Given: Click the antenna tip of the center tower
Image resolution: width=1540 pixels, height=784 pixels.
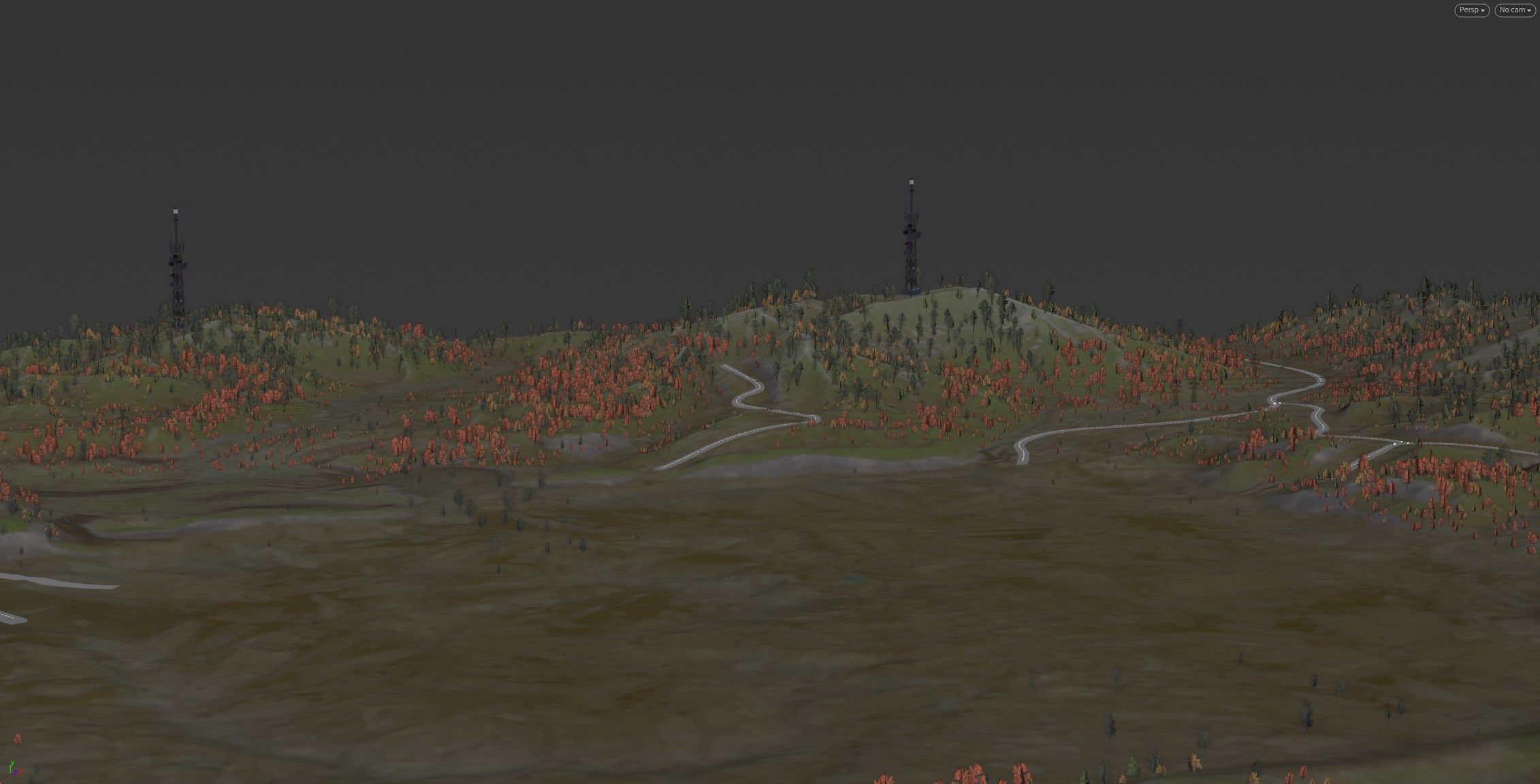Looking at the screenshot, I should pyautogui.click(x=910, y=180).
